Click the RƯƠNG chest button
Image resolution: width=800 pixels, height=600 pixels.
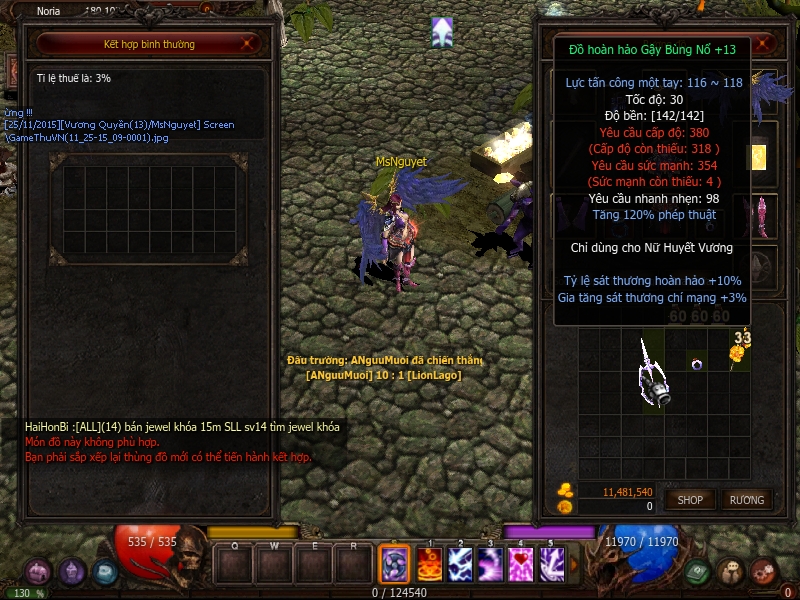click(x=746, y=499)
